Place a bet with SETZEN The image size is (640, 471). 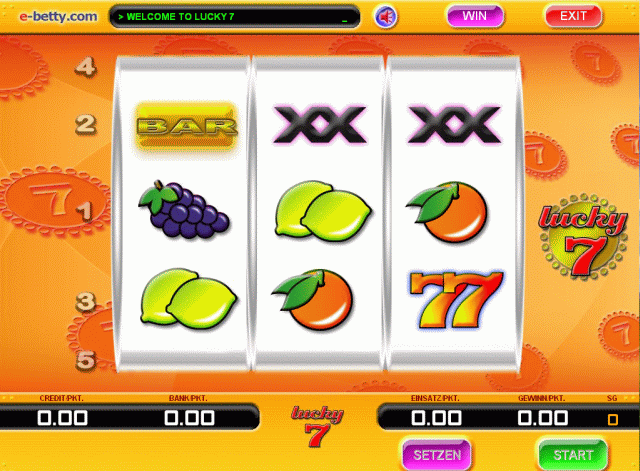(x=437, y=454)
